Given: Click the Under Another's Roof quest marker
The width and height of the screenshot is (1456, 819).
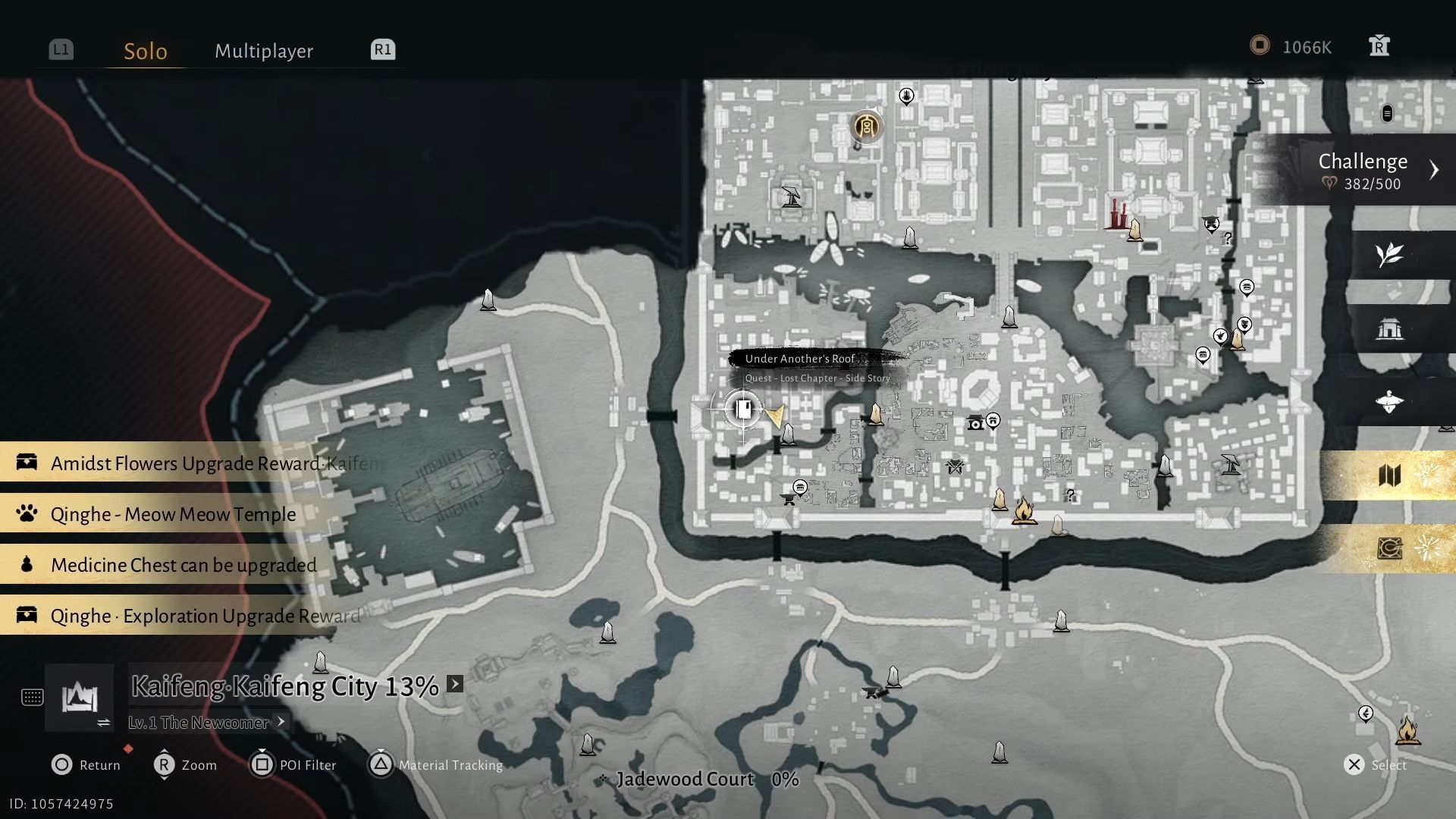Looking at the screenshot, I should click(742, 409).
